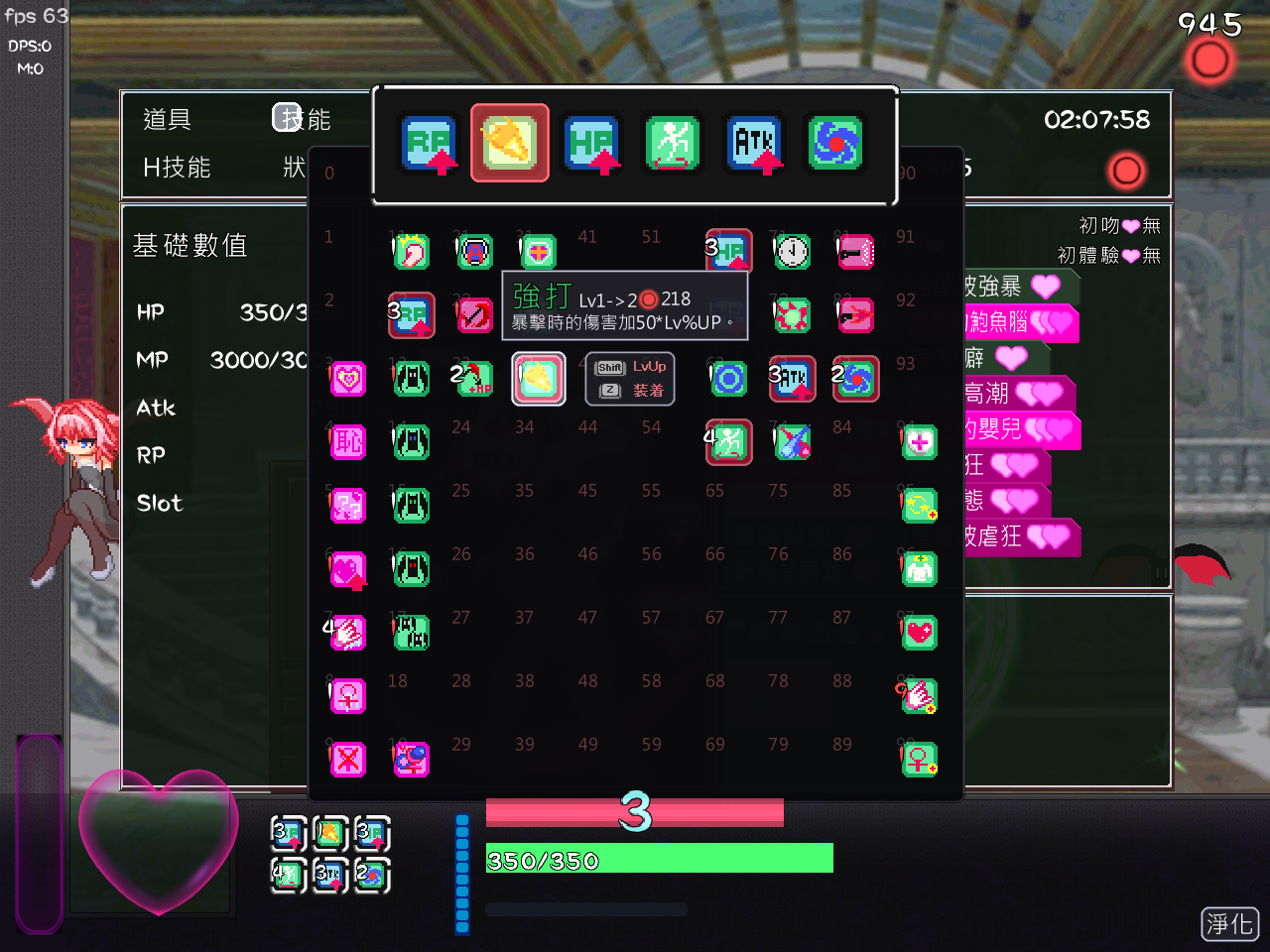This screenshot has height=952, width=1270.
Task: Click the selected 強打 skill in the grid
Action: (x=539, y=378)
